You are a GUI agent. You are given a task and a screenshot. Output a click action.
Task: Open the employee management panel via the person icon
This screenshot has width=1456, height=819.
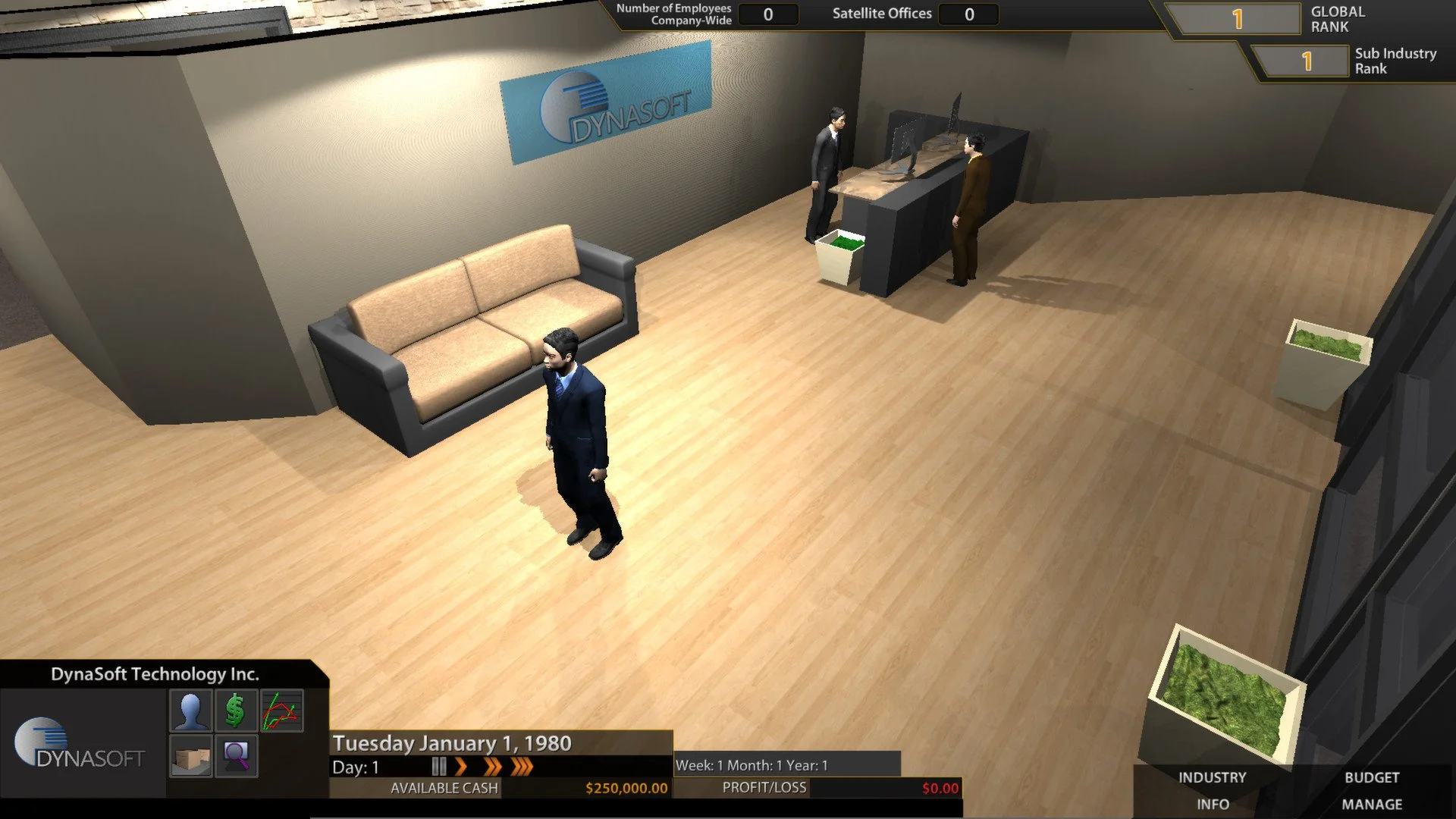point(192,711)
